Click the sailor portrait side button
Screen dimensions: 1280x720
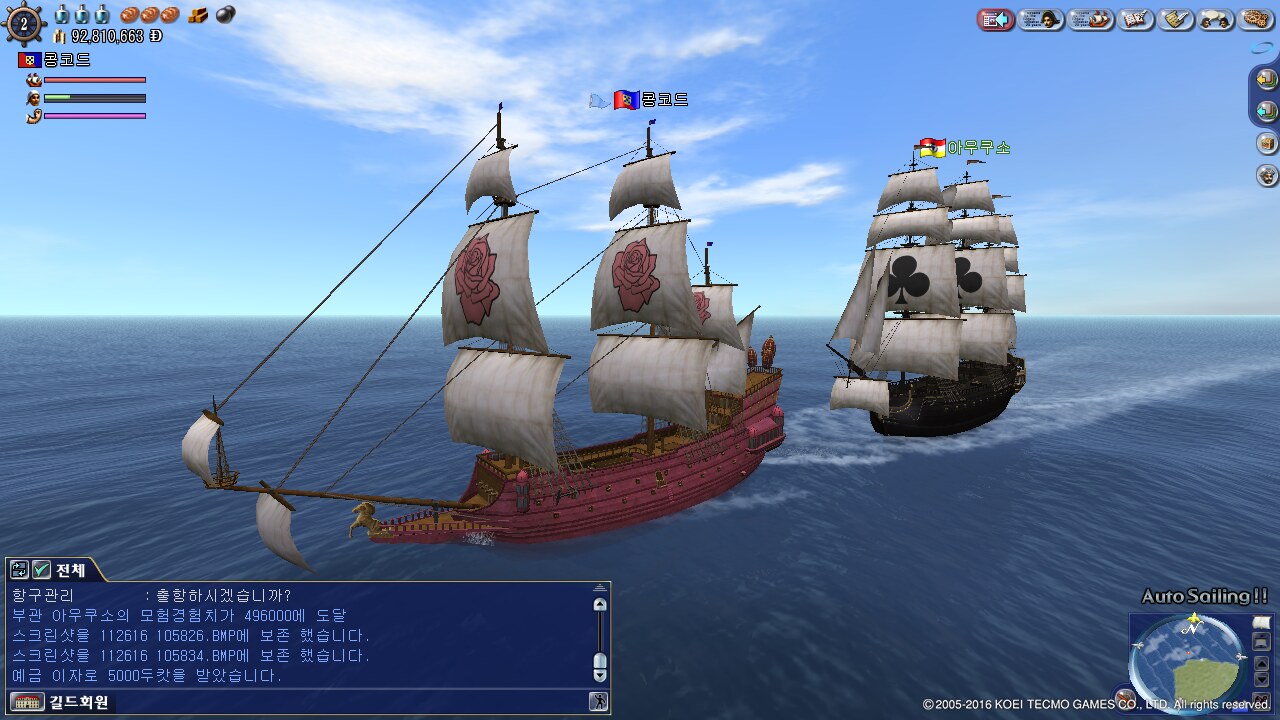(x=1267, y=175)
